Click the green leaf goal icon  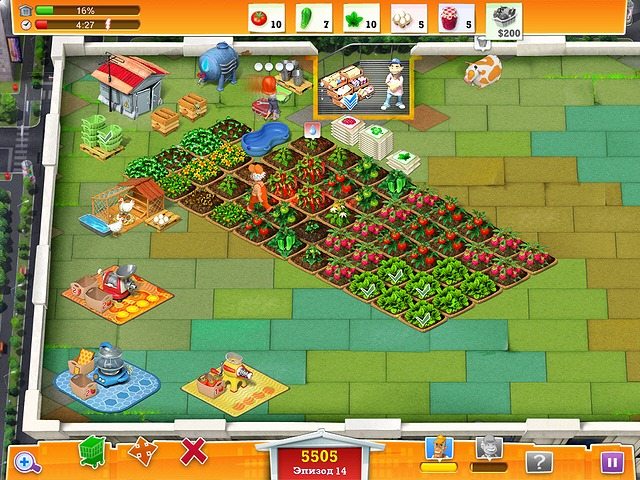pos(357,17)
